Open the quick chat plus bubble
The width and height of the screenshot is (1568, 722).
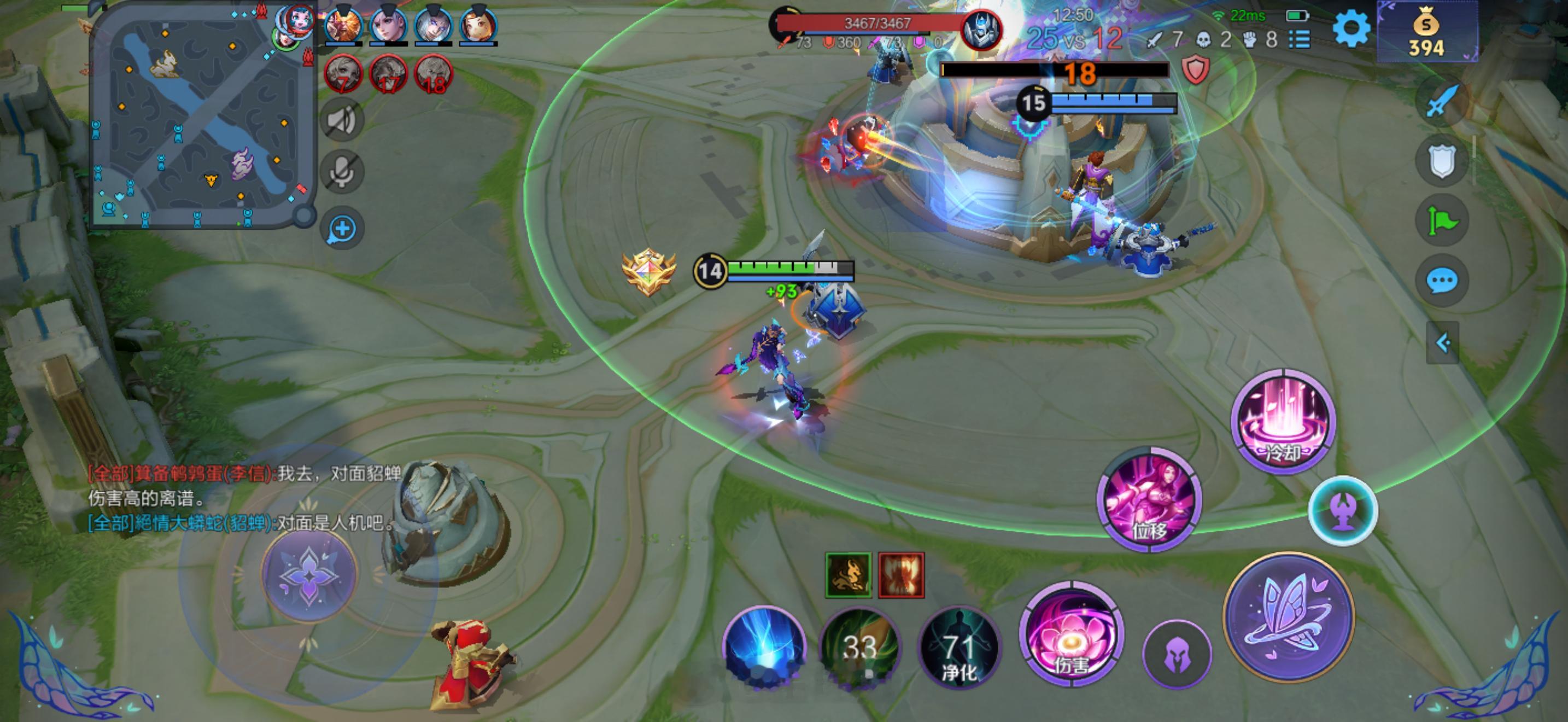pyautogui.click(x=342, y=230)
